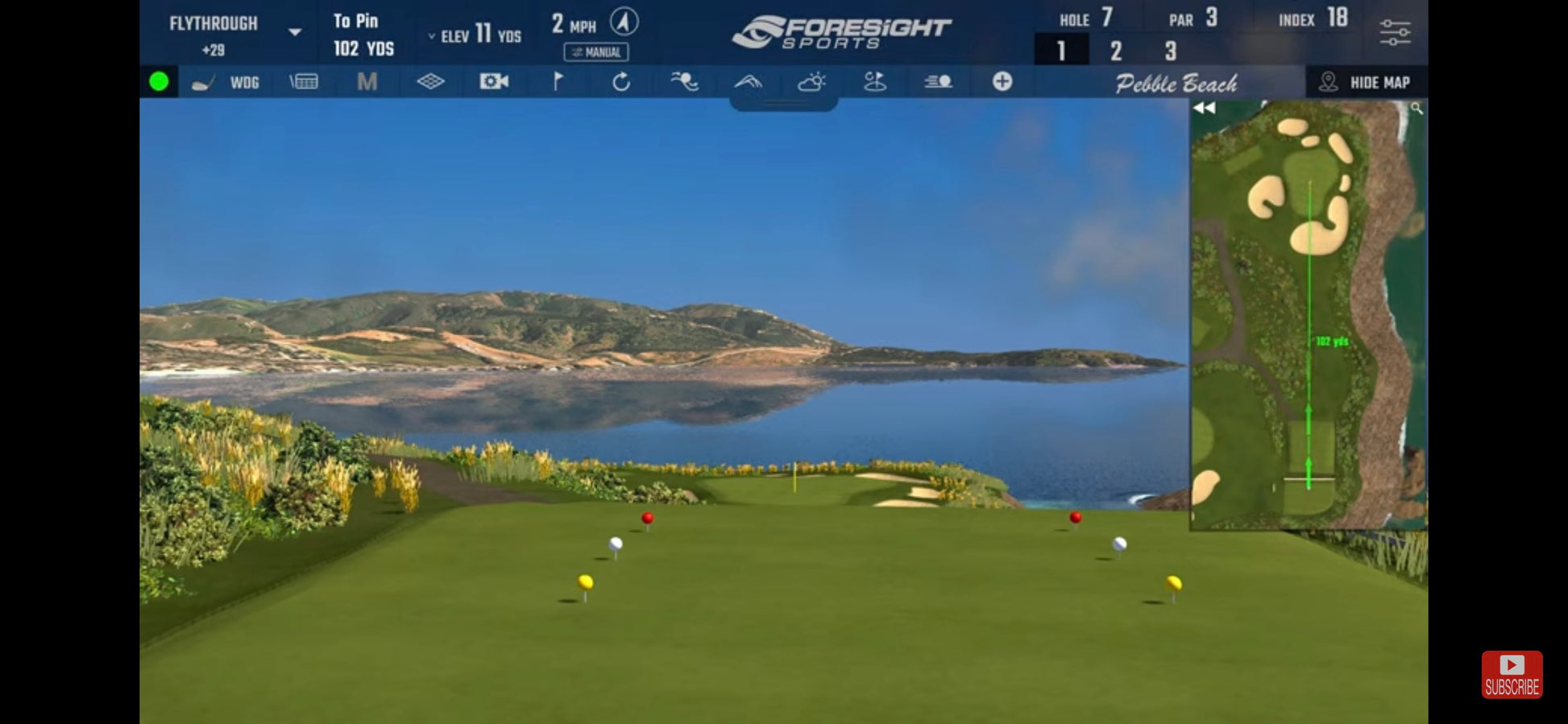The height and width of the screenshot is (724, 1568).
Task: Open the settings sliders icon
Action: tap(1395, 33)
